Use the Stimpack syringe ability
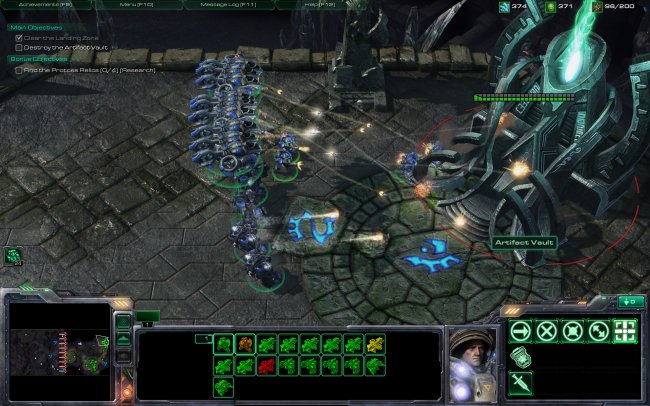 pyautogui.click(x=519, y=383)
